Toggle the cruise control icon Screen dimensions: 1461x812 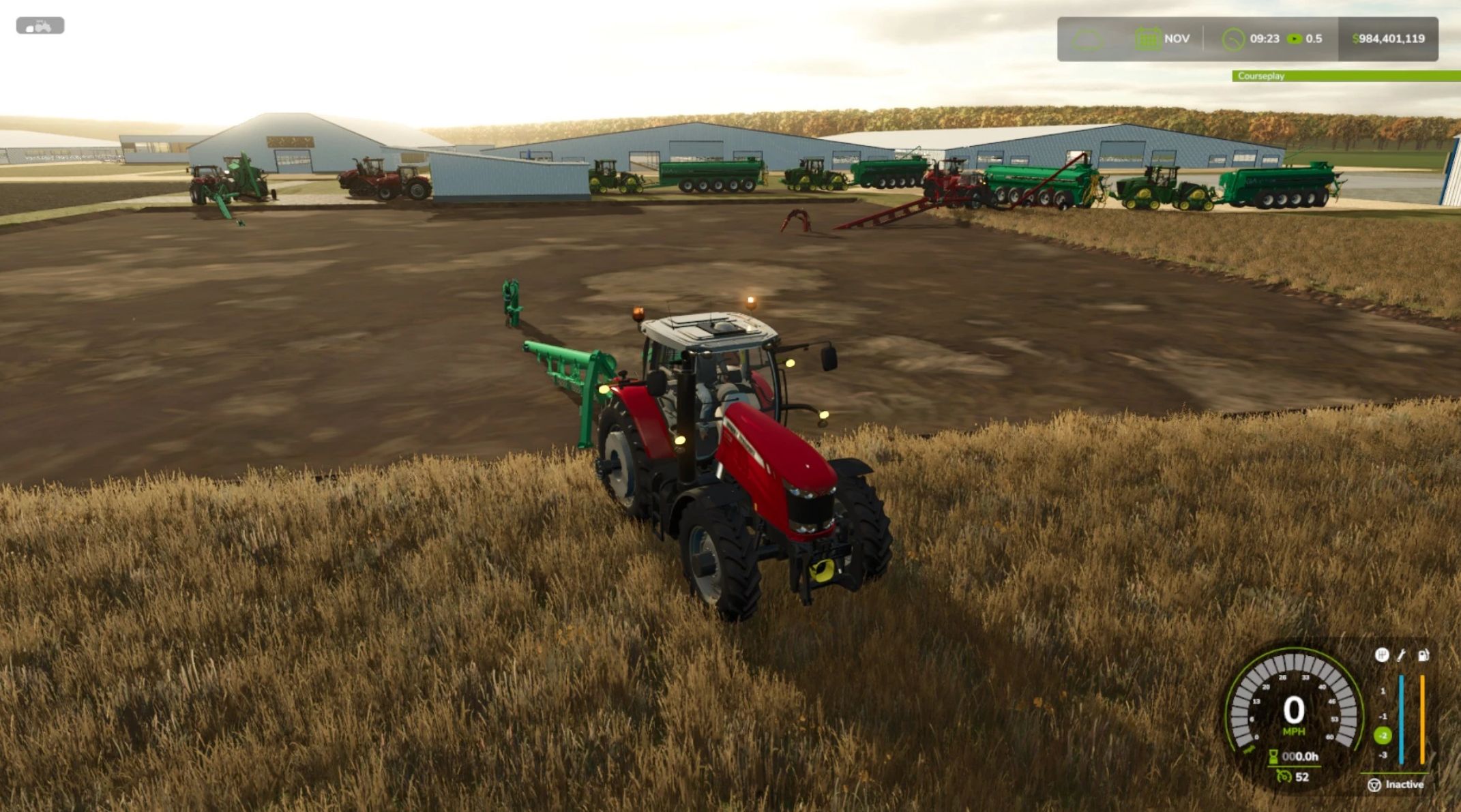click(x=1284, y=777)
